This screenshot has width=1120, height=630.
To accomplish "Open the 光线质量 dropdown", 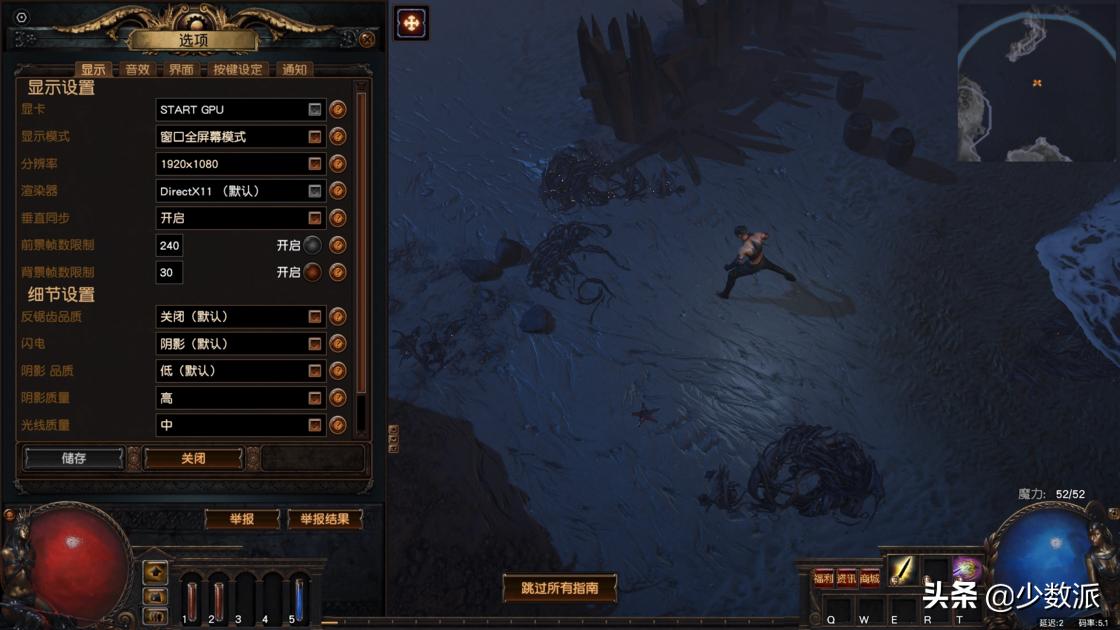I will tap(241, 425).
